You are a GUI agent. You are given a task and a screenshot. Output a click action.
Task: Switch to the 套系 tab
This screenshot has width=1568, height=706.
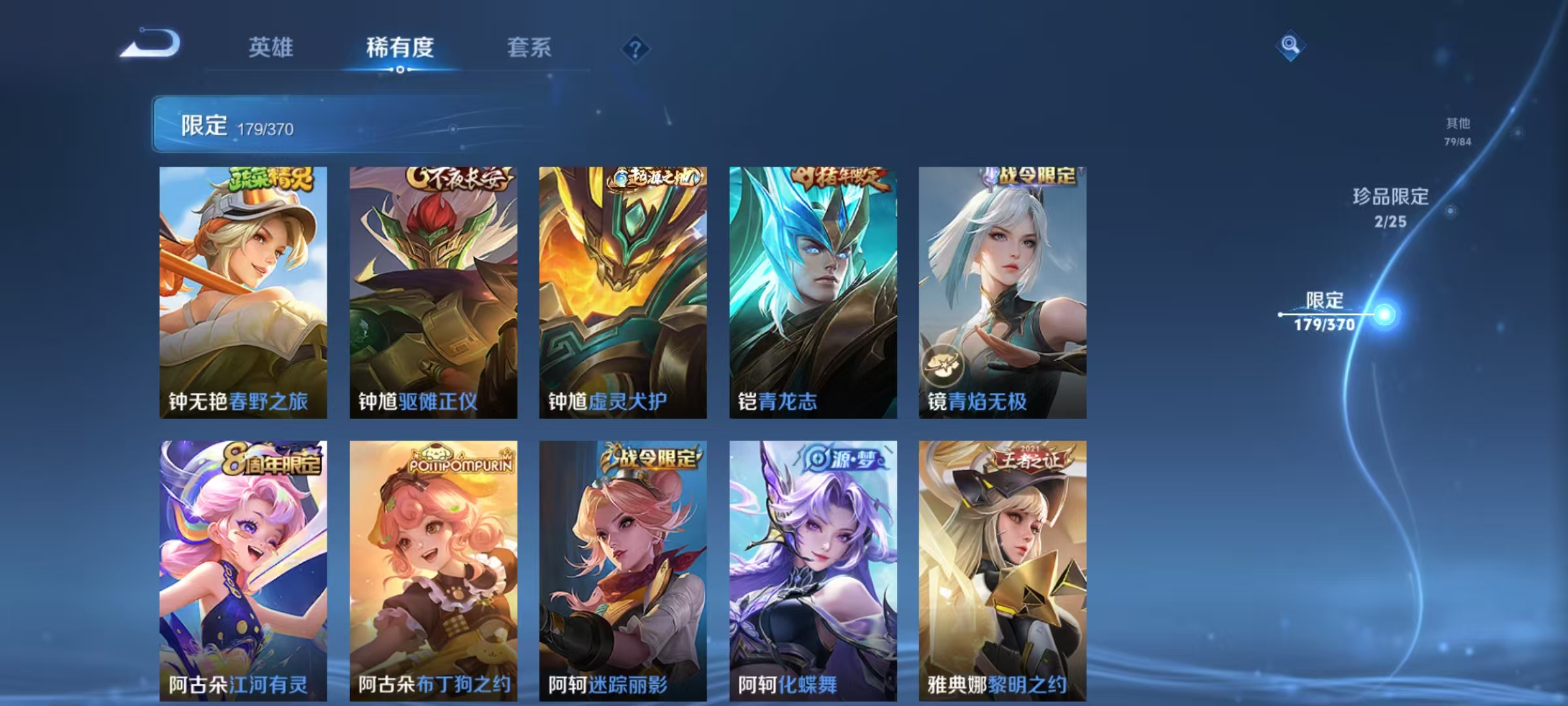point(528,47)
